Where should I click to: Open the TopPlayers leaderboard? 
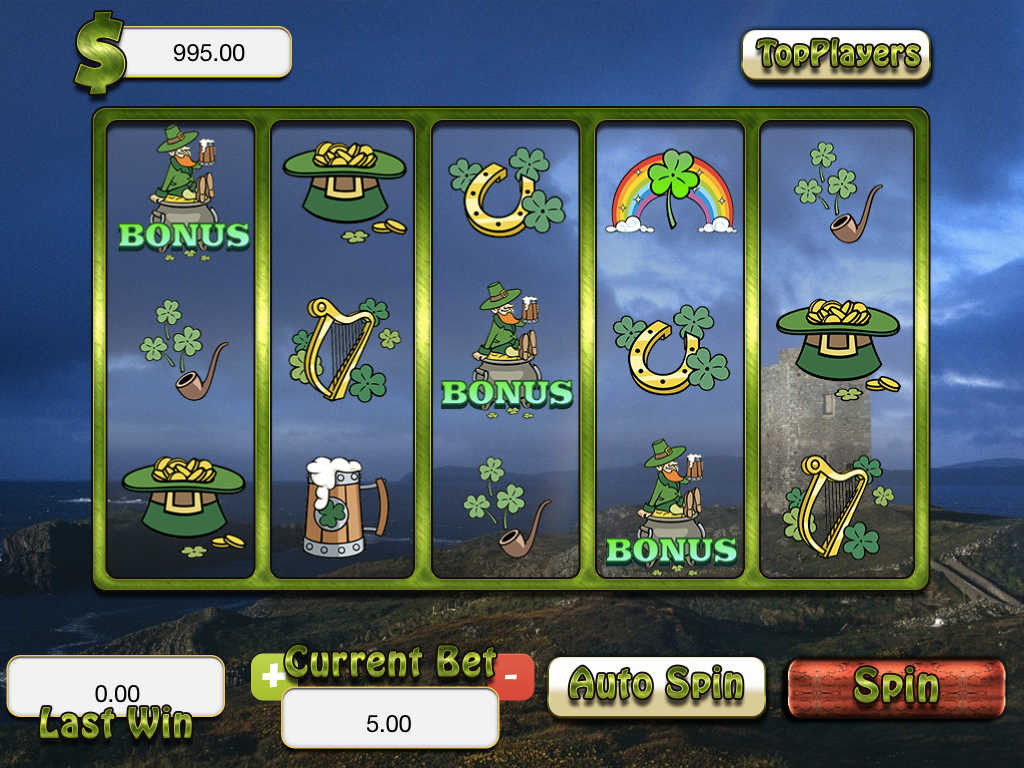coord(836,54)
